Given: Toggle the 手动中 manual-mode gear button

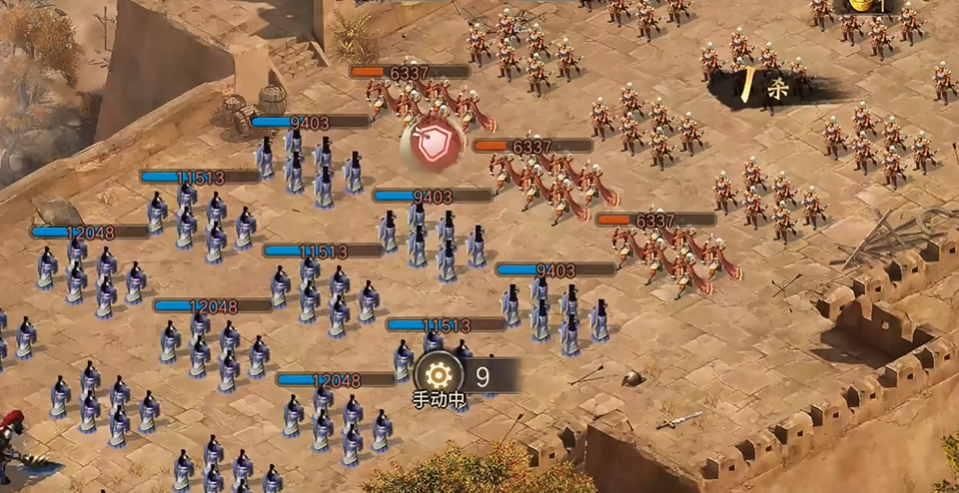Looking at the screenshot, I should 437,376.
